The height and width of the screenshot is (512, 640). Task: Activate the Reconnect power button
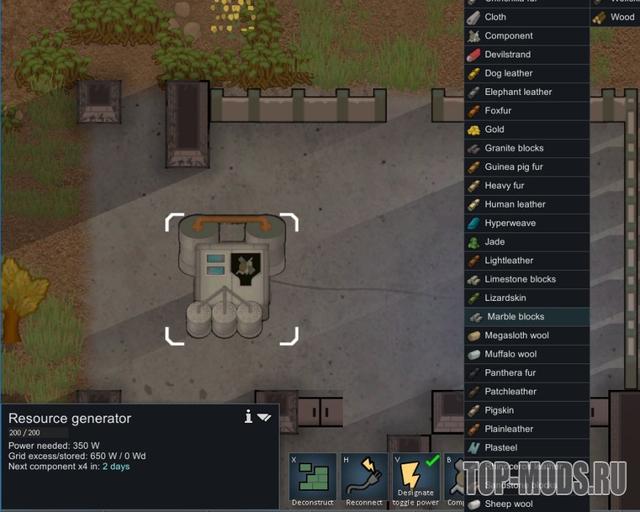(x=365, y=478)
